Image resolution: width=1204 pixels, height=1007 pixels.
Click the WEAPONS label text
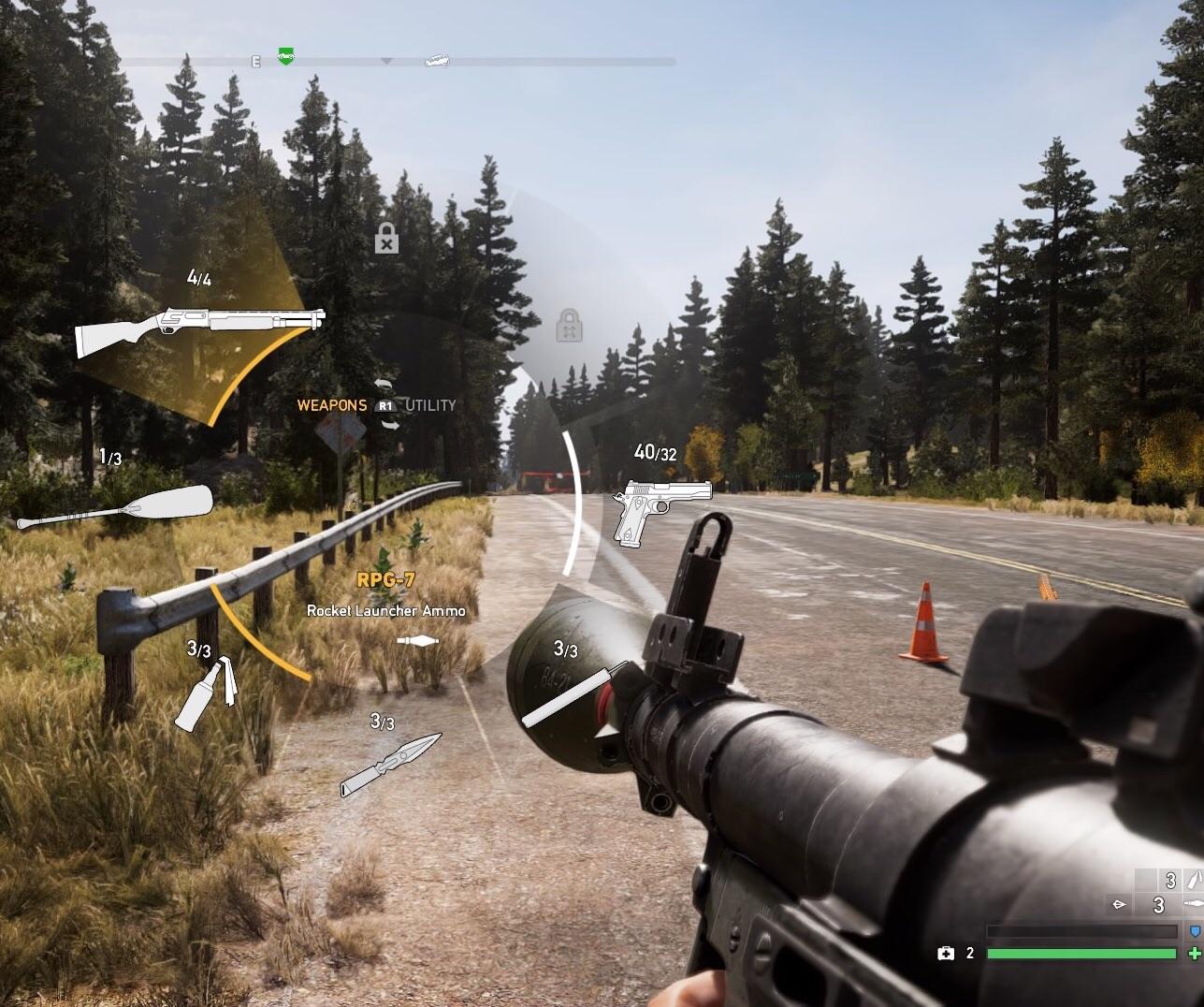point(332,405)
